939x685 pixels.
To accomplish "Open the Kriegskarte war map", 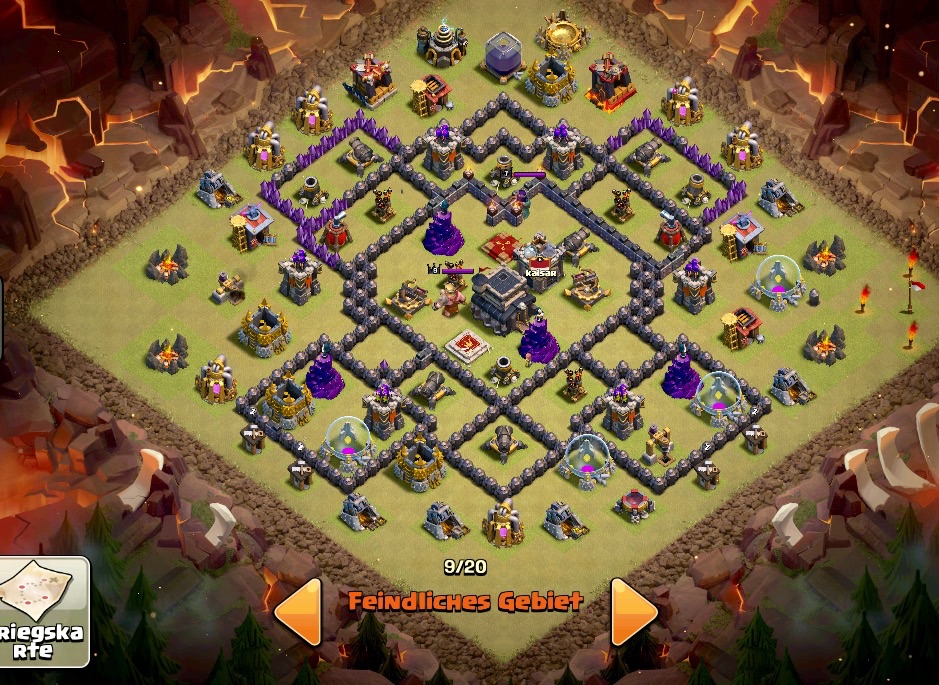I will tap(44, 611).
